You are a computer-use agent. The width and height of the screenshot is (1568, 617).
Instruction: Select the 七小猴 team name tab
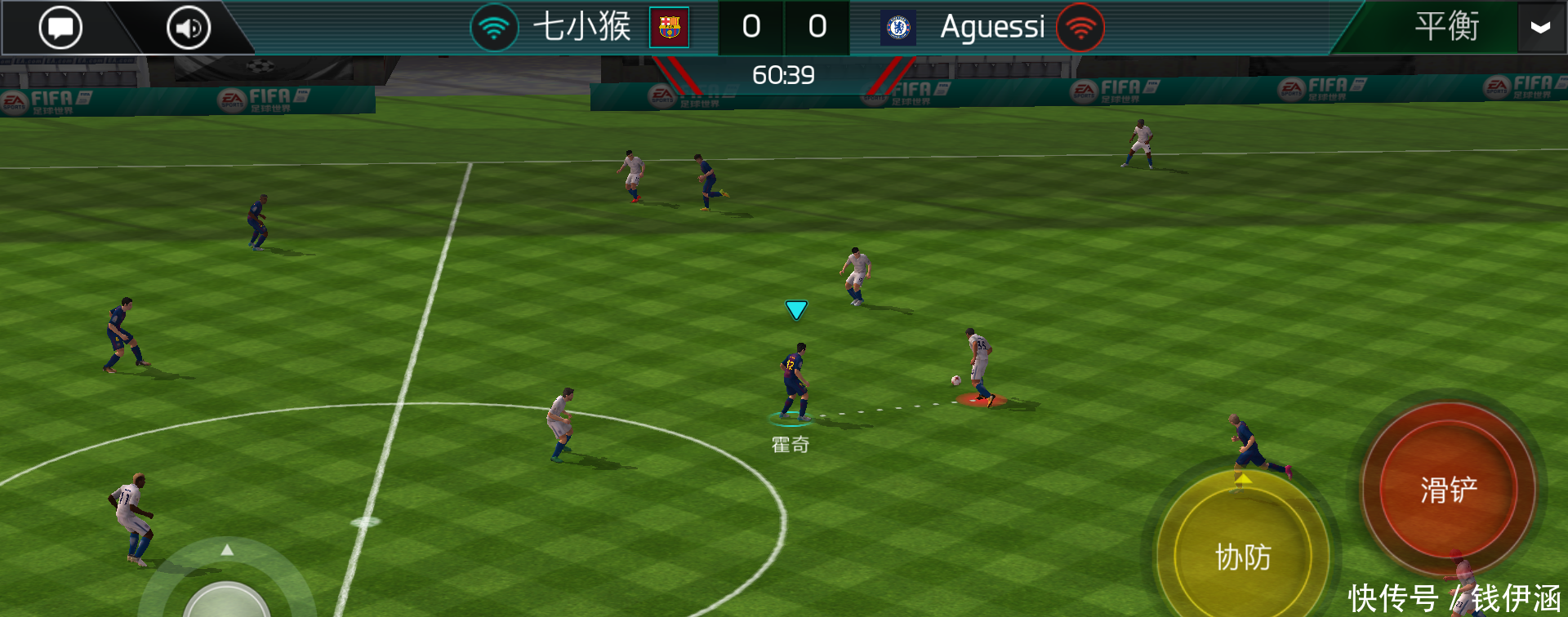pyautogui.click(x=583, y=27)
